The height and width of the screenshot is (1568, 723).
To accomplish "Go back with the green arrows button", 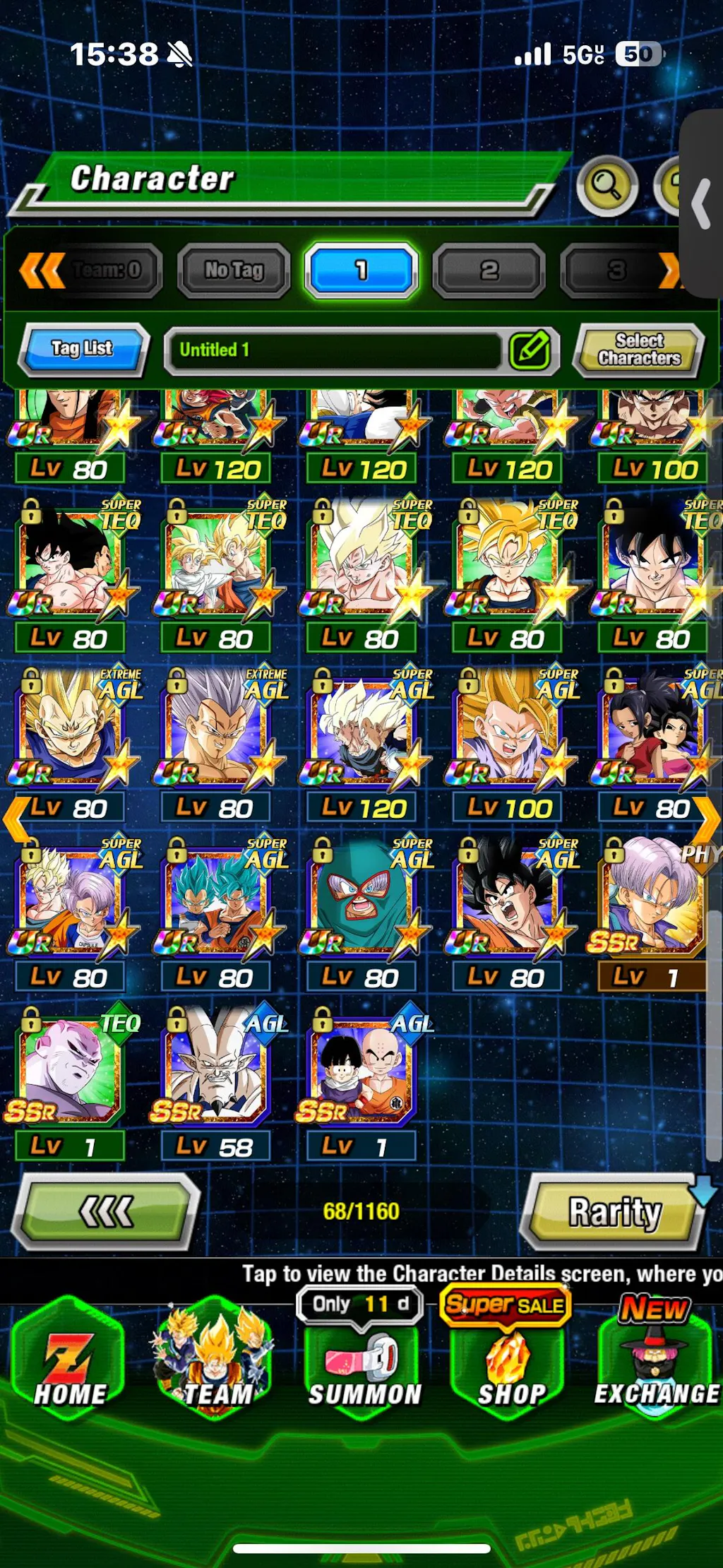I will [x=106, y=1212].
